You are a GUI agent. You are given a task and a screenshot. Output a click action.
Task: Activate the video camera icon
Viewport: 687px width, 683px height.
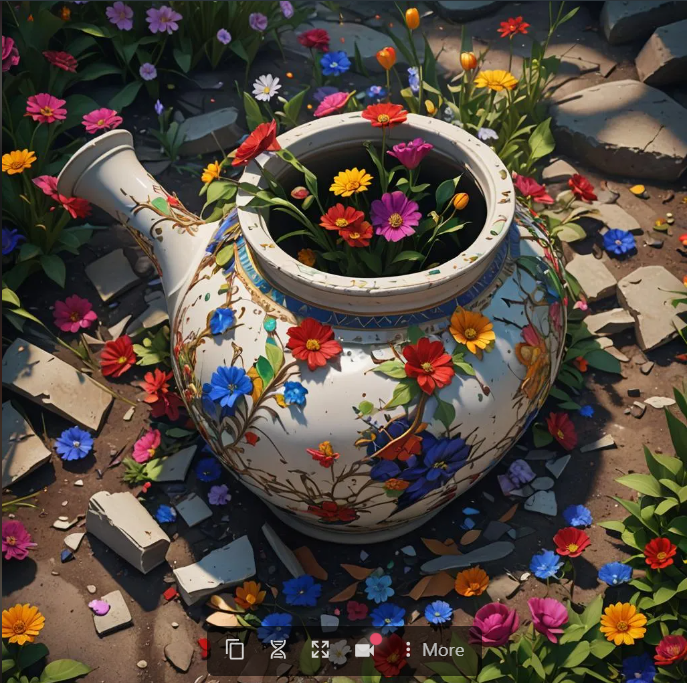tap(364, 649)
